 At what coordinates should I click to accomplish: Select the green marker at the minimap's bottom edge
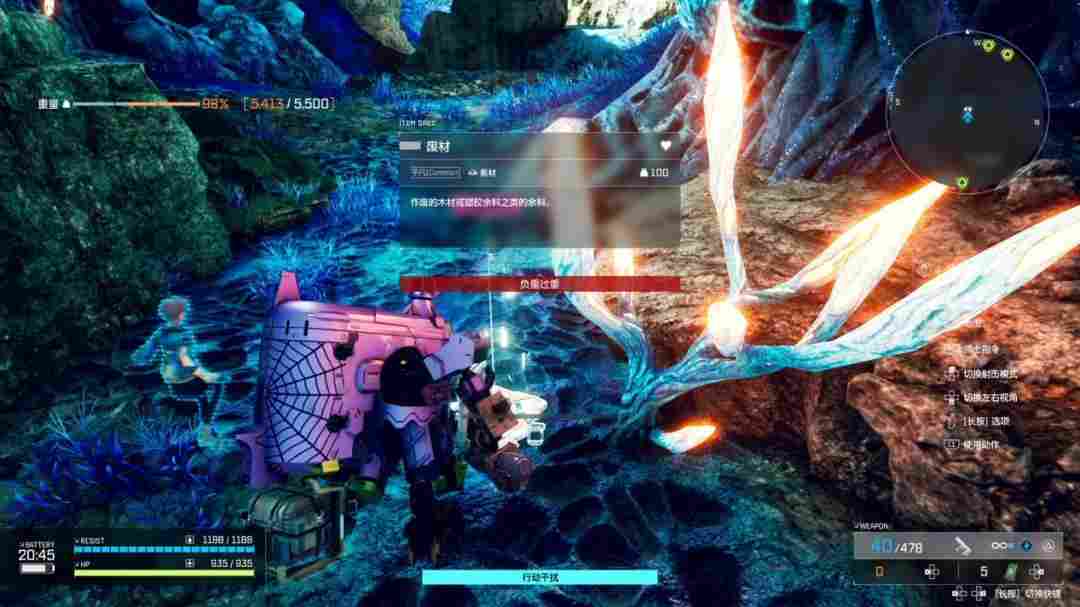pyautogui.click(x=961, y=182)
